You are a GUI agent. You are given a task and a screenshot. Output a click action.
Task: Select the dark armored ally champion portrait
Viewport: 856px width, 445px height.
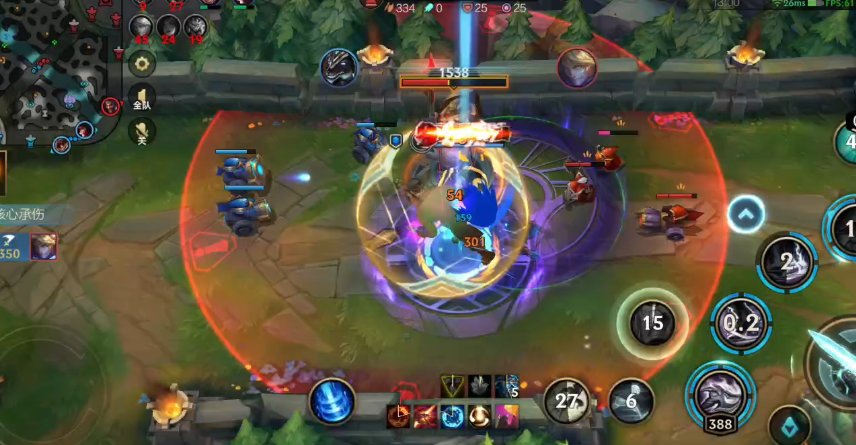pyautogui.click(x=339, y=67)
